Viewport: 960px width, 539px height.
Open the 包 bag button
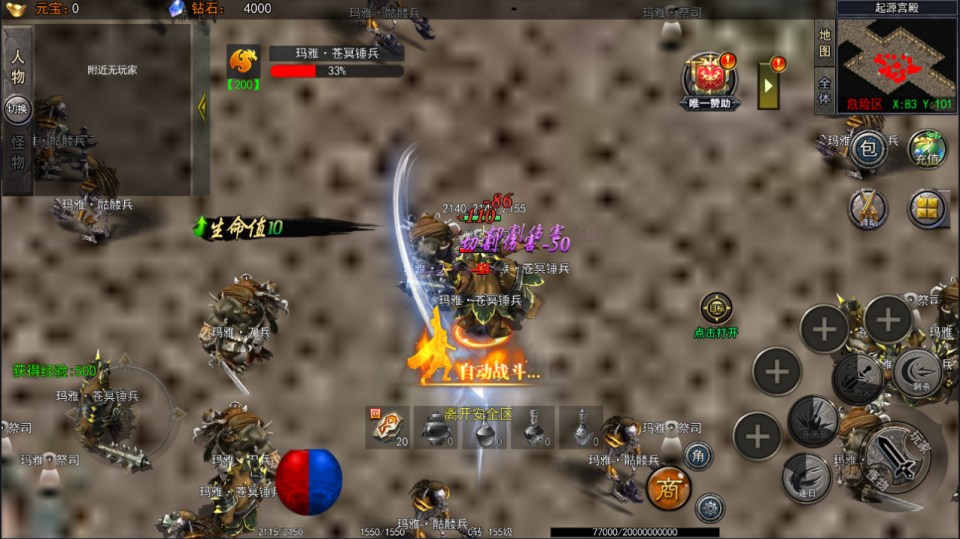coord(868,149)
